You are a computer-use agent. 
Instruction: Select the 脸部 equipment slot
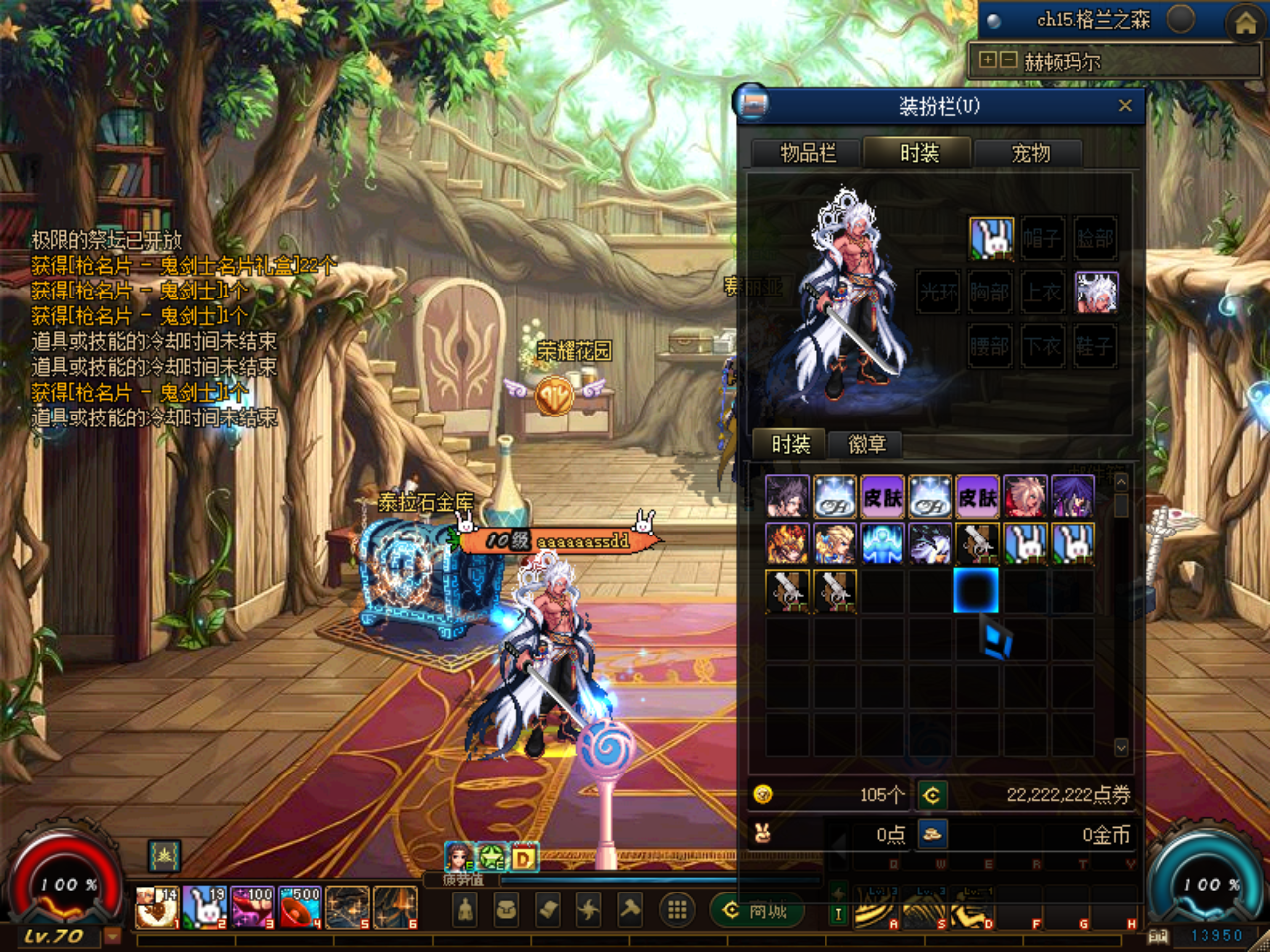pos(1095,239)
